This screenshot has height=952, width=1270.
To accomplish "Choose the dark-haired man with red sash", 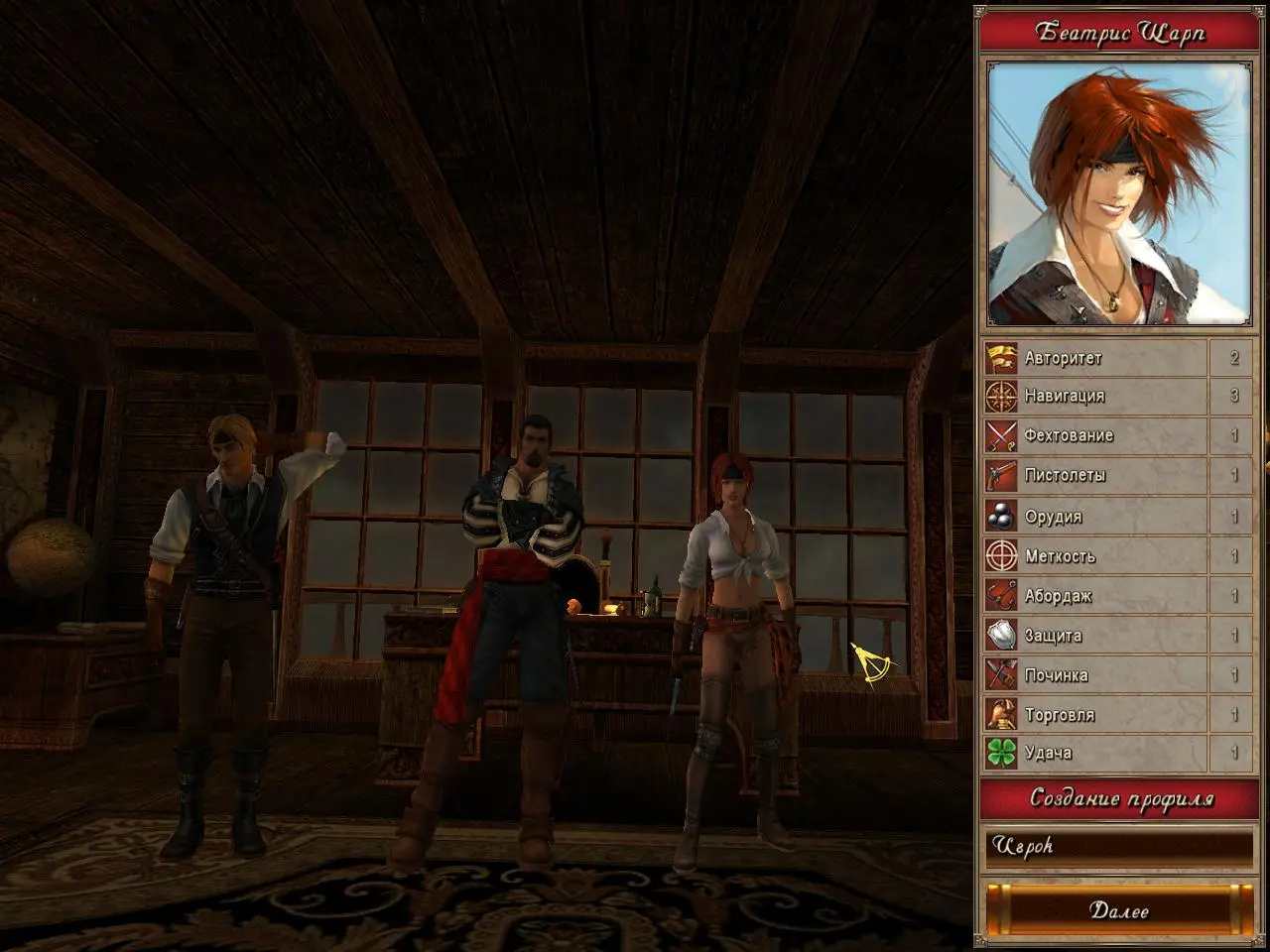I will [518, 635].
